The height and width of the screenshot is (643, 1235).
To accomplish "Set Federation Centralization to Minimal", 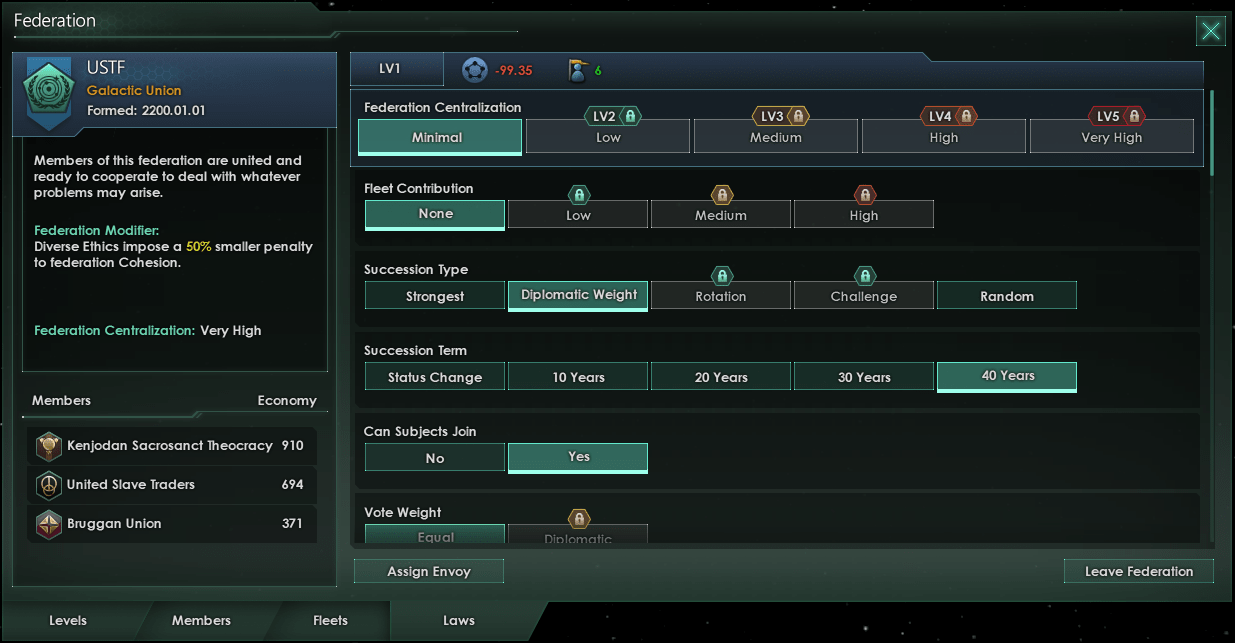I will (x=437, y=137).
